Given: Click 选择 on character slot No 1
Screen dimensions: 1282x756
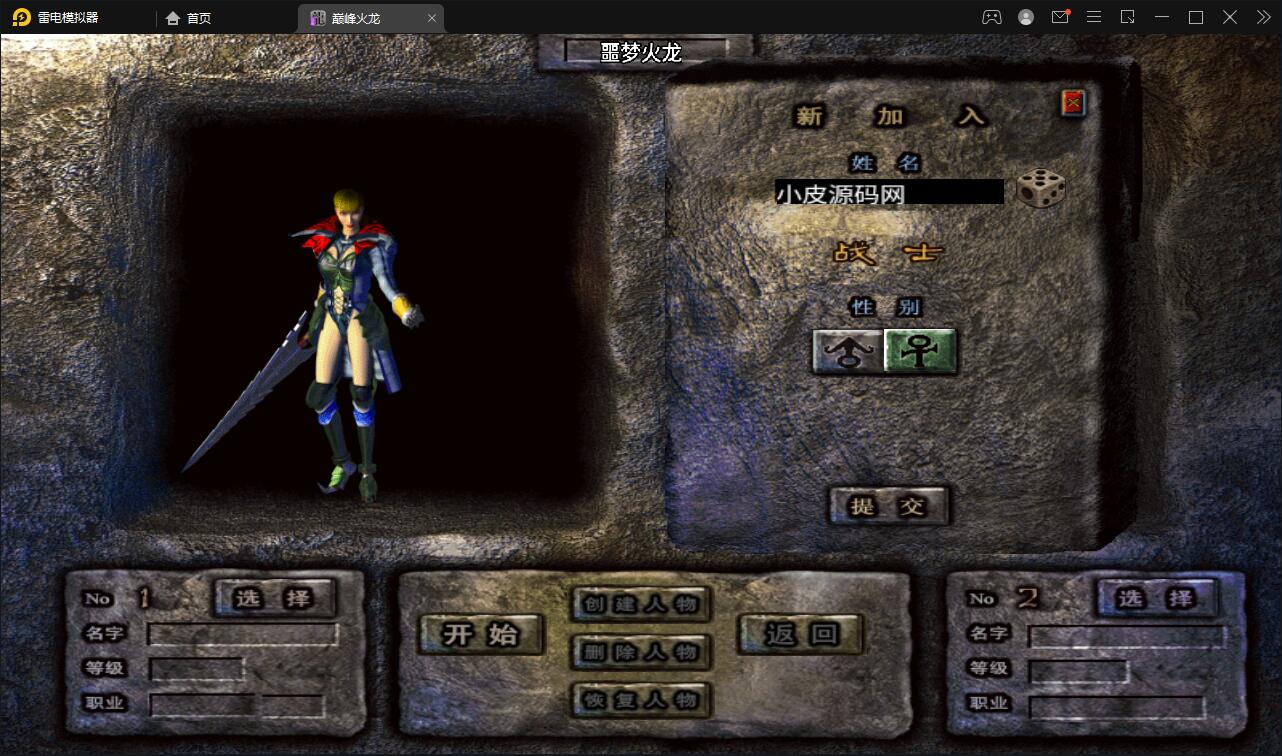Looking at the screenshot, I should pos(275,599).
